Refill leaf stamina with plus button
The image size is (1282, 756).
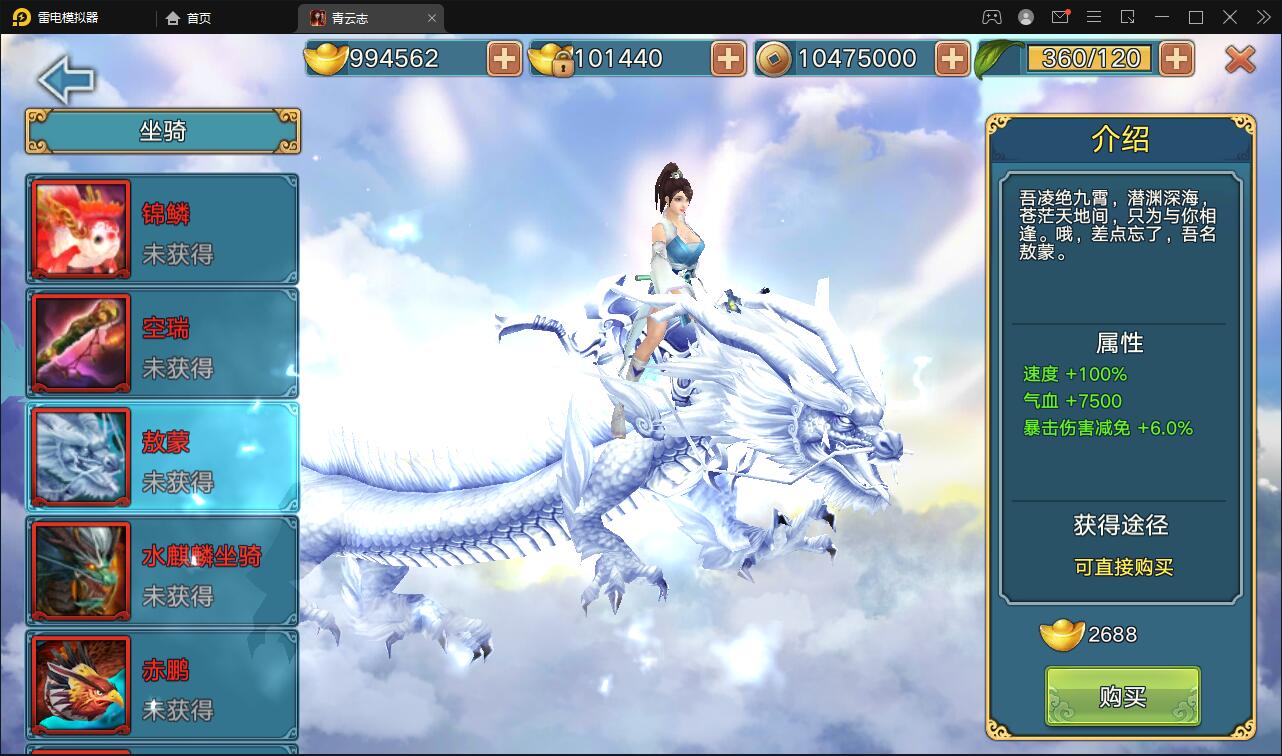[1176, 59]
